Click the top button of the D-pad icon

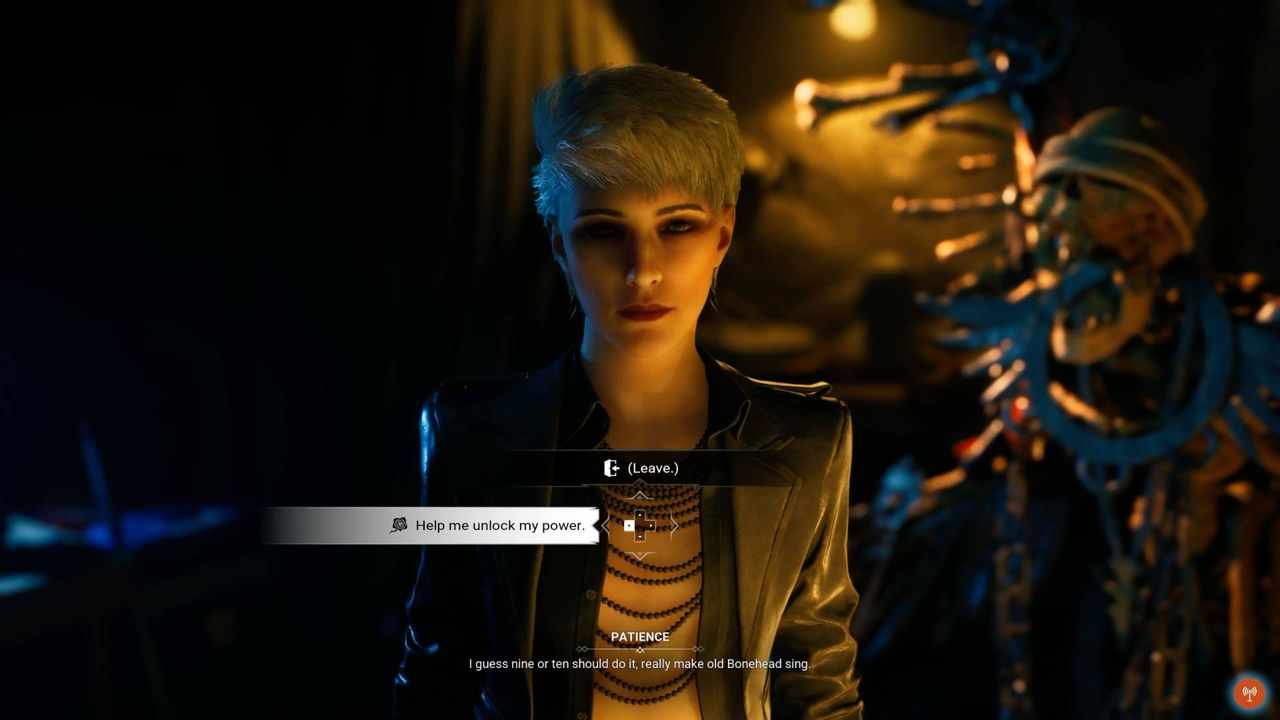(639, 513)
